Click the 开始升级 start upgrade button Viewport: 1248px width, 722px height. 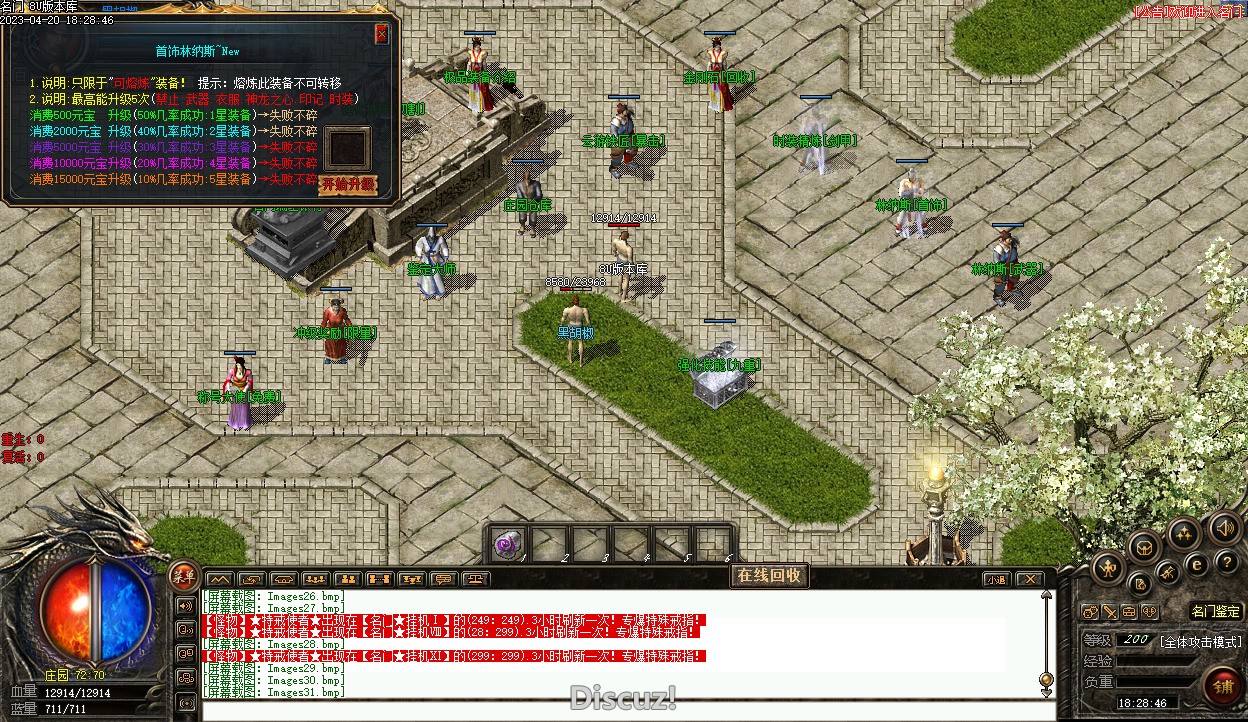(347, 184)
